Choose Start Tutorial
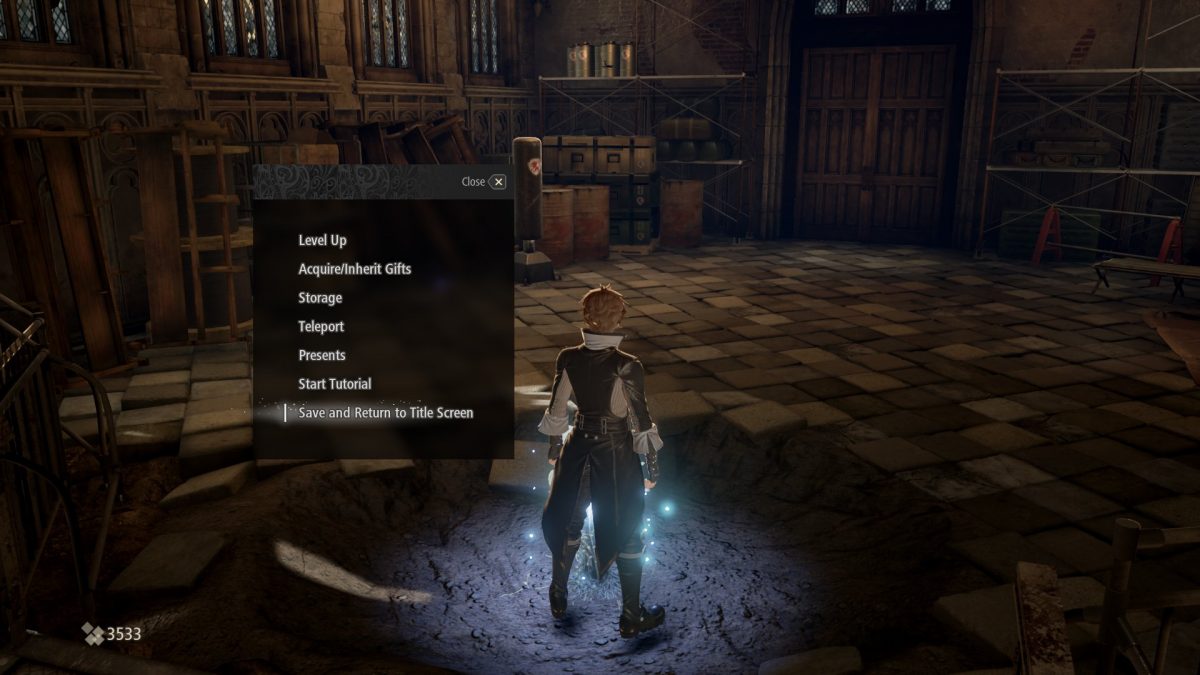Screen dimensions: 1200x675 tap(335, 384)
